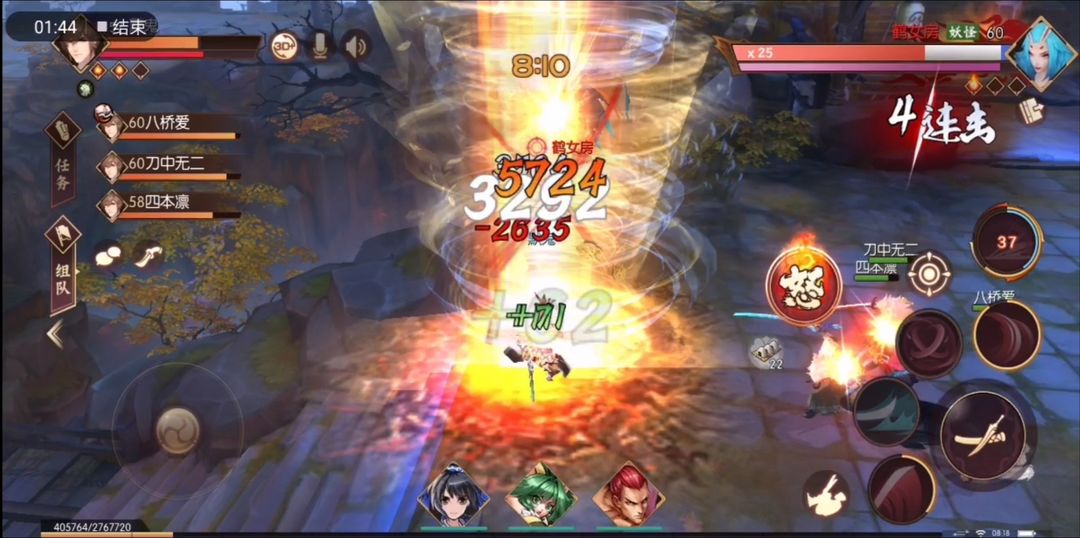Viewport: 1080px width, 538px height.
Task: Use the consumable item with count 22
Action: coord(767,351)
